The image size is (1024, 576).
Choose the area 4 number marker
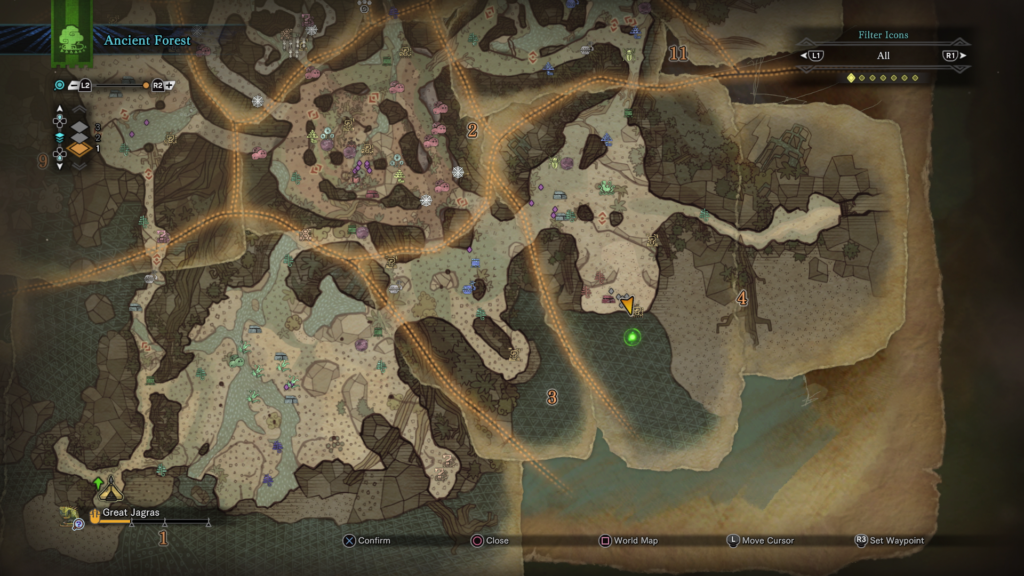click(x=741, y=297)
